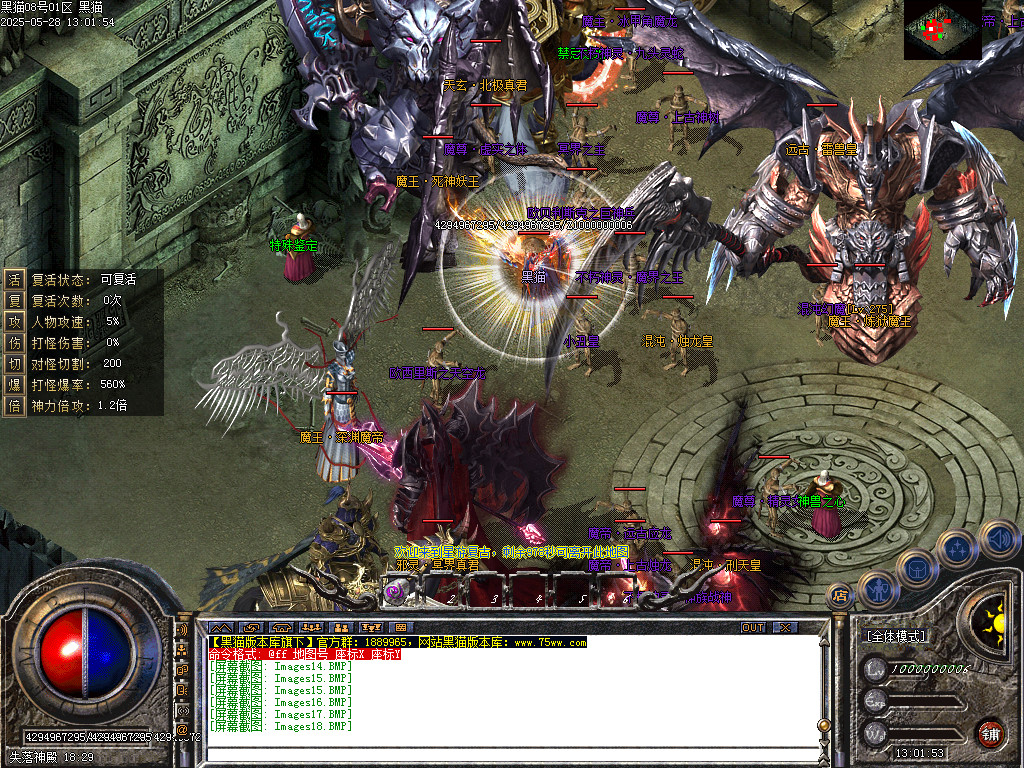Click the 活 revive status button
The height and width of the screenshot is (768, 1024).
pyautogui.click(x=14, y=279)
